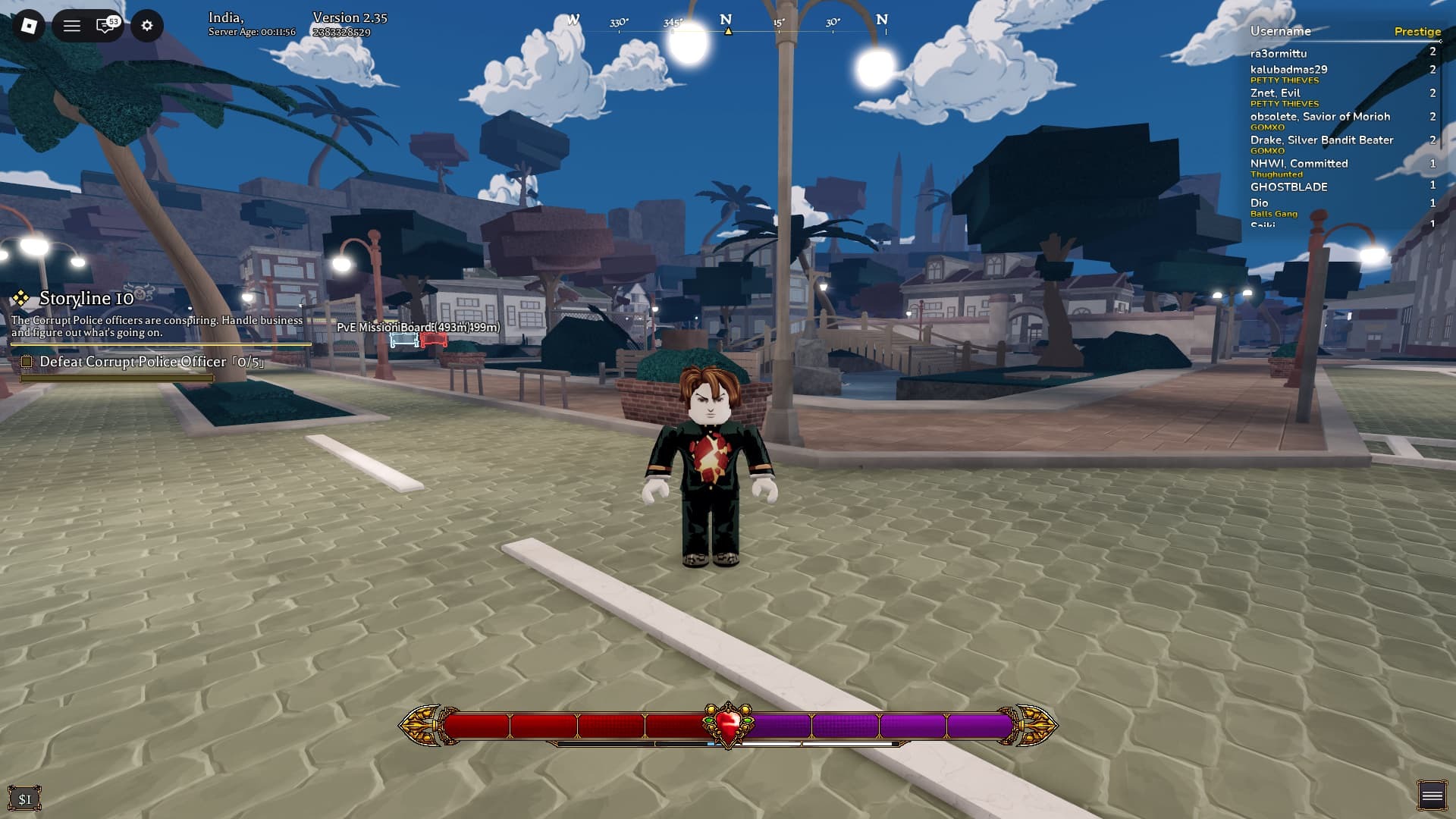Viewport: 1456px width, 819px height.
Task: Open the menu button in bottom-right corner
Action: coord(1431,795)
